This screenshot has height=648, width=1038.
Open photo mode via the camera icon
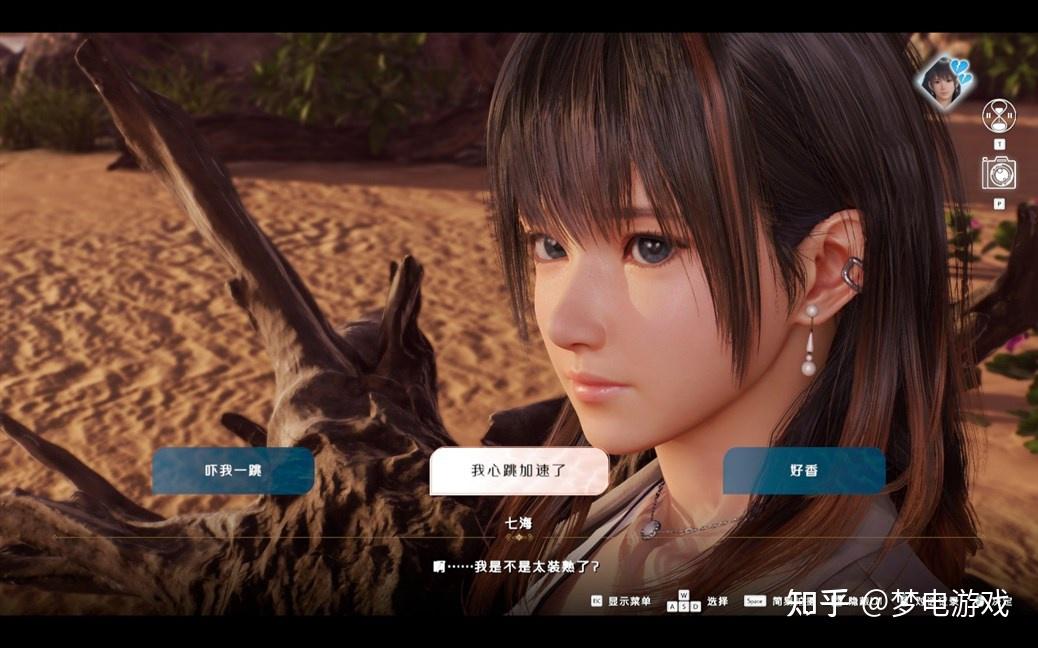point(998,174)
